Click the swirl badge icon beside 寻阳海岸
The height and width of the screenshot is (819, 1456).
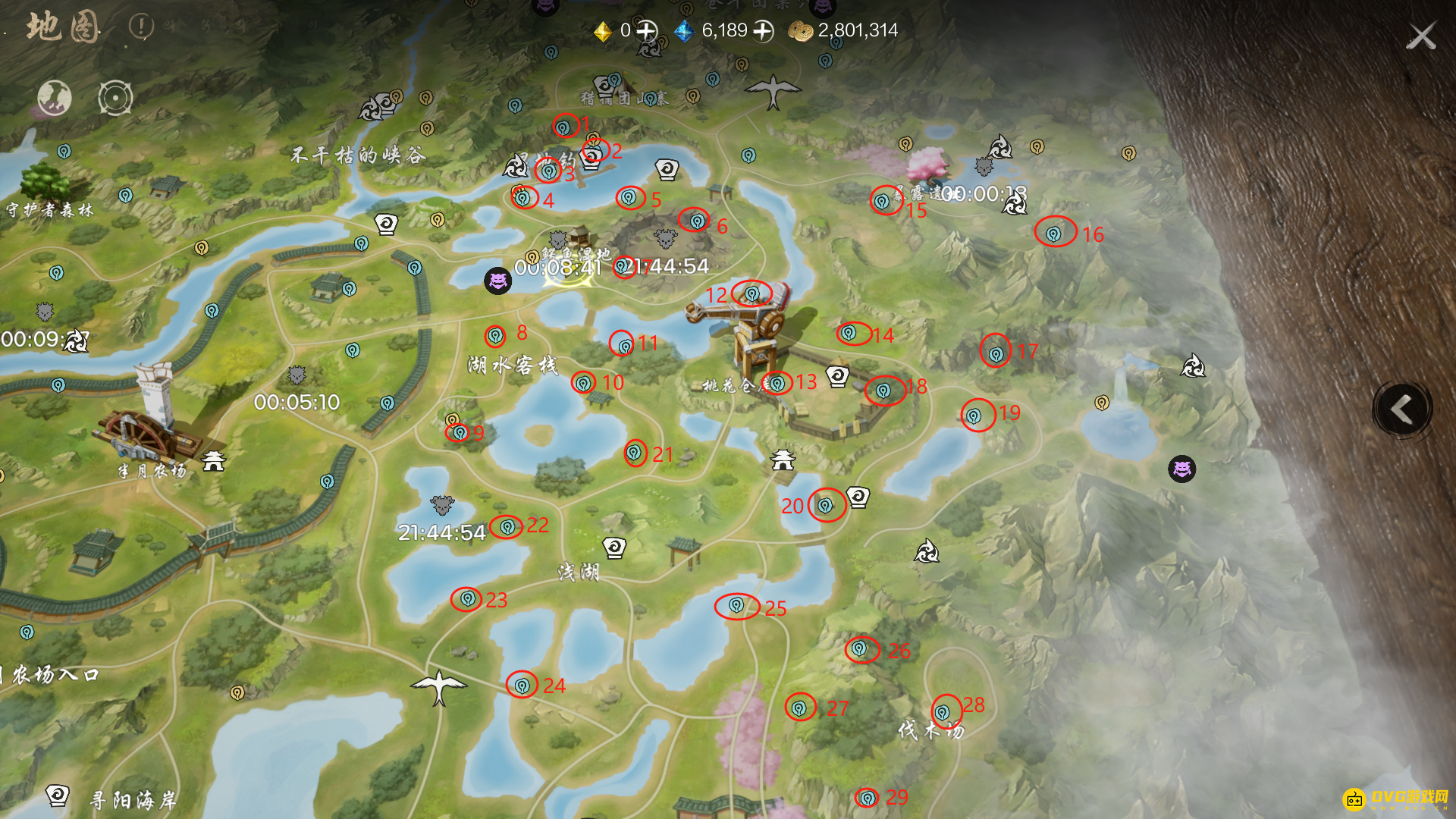(58, 795)
